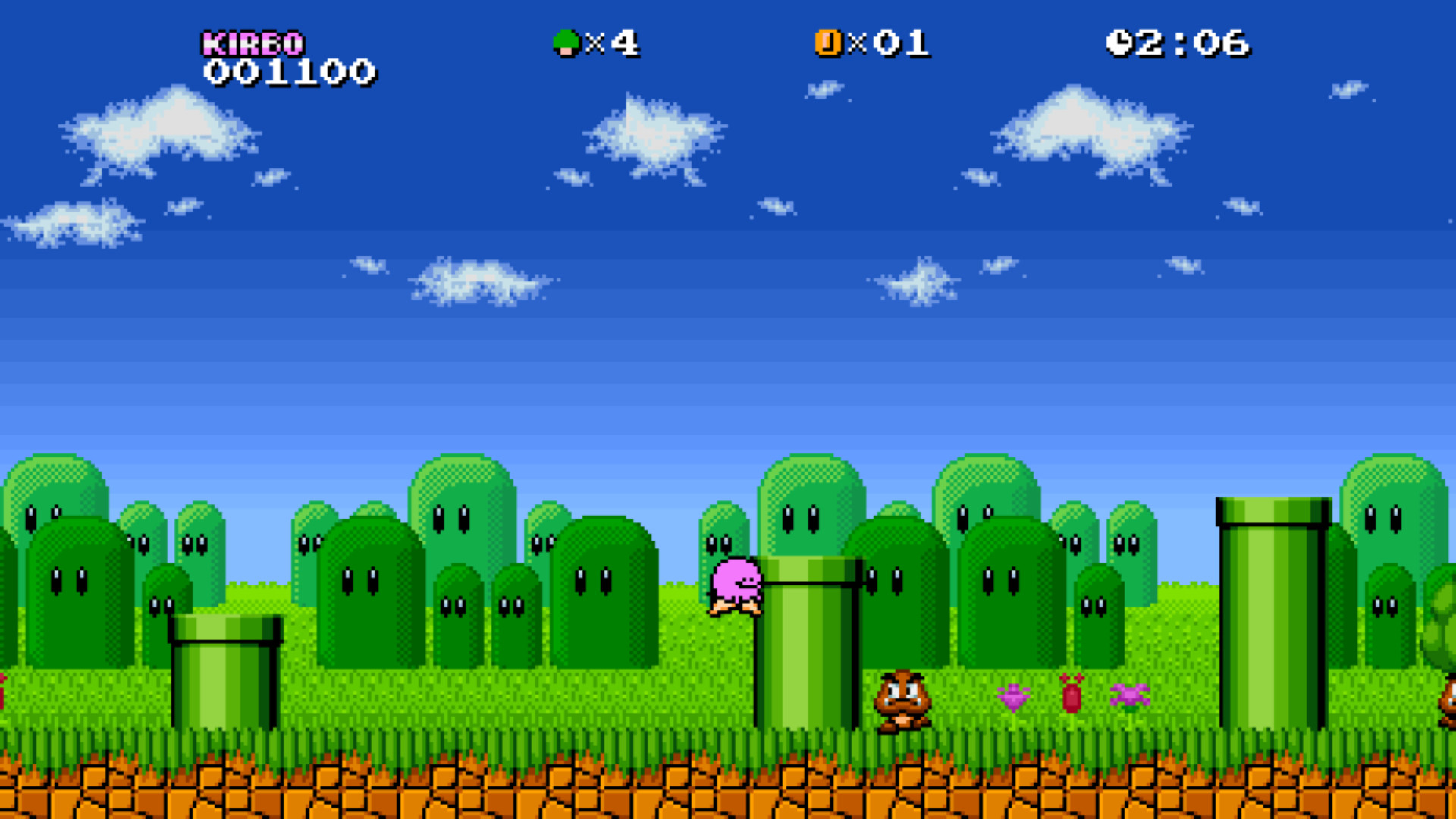Click the green 1-Up mushroom icon in HUD
This screenshot has height=819, width=1456.
pos(566,43)
